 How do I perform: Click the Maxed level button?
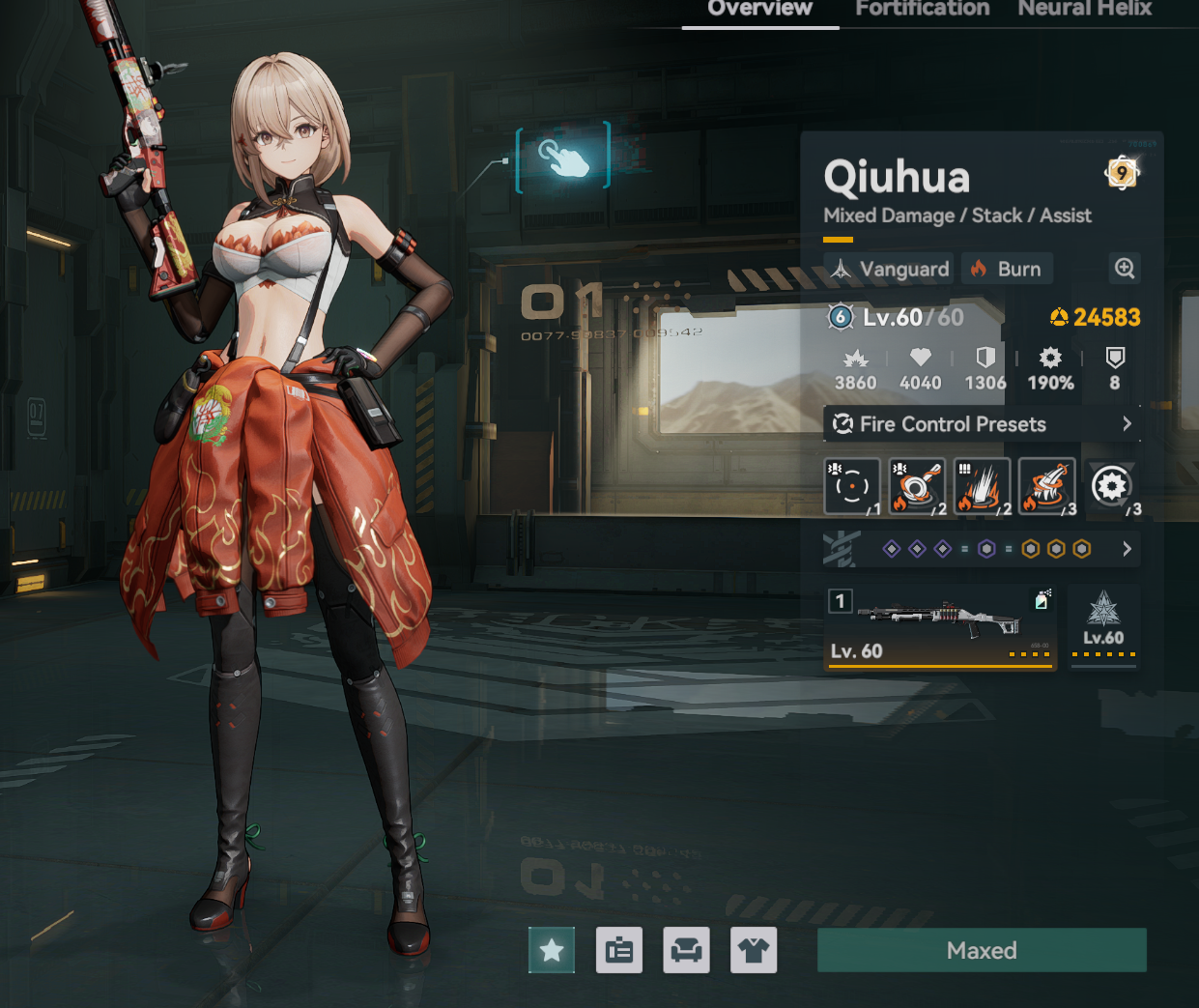pos(982,950)
